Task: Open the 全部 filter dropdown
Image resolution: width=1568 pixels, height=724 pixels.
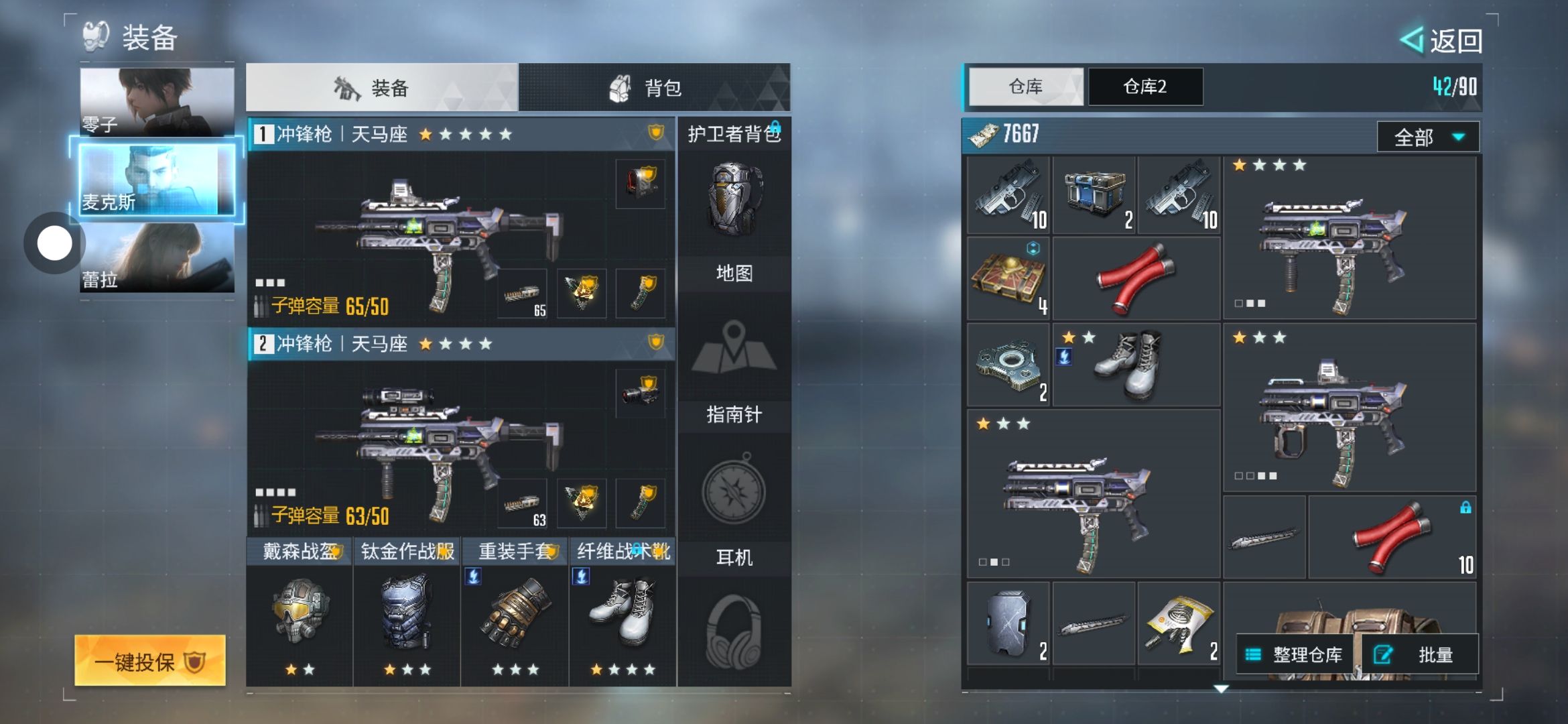Action: tap(1427, 137)
